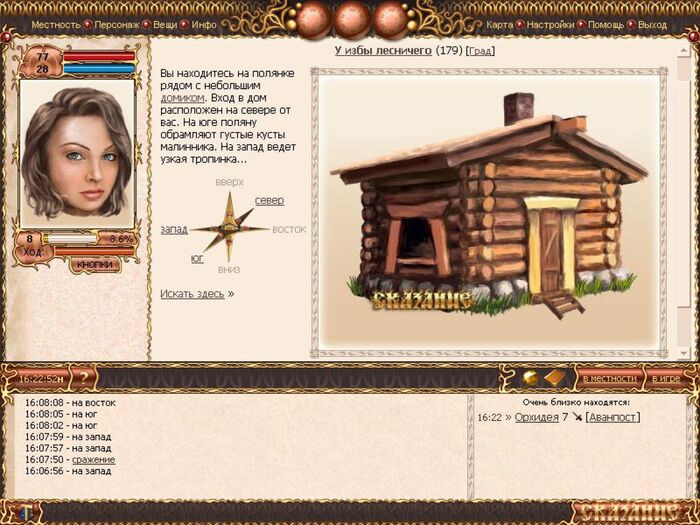This screenshot has height=525, width=700.
Task: Go north via the север compass link
Action: pos(269,201)
